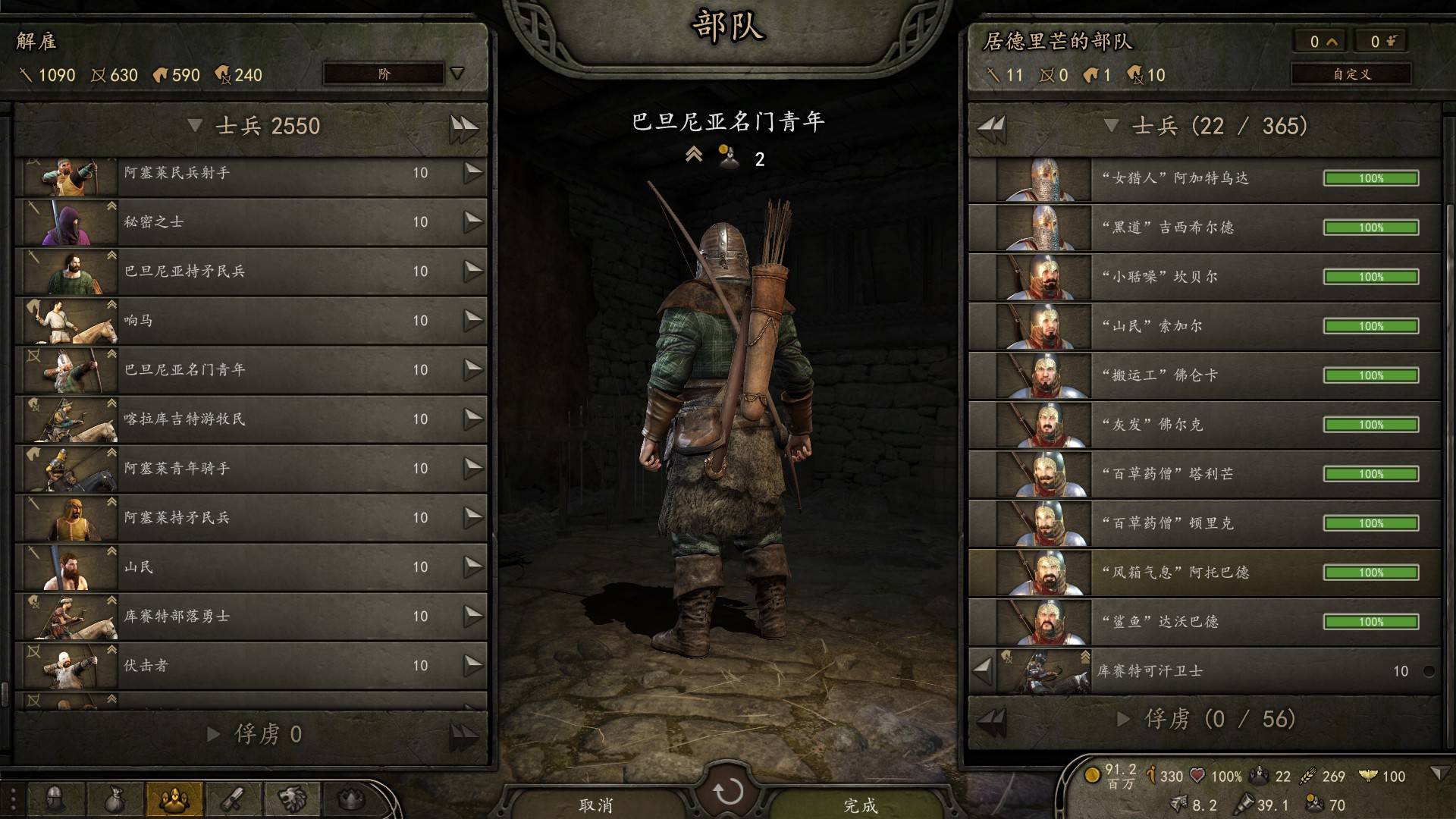The image size is (1456, 819).
Task: Open the 自定义 sort selector
Action: pyautogui.click(x=1351, y=74)
